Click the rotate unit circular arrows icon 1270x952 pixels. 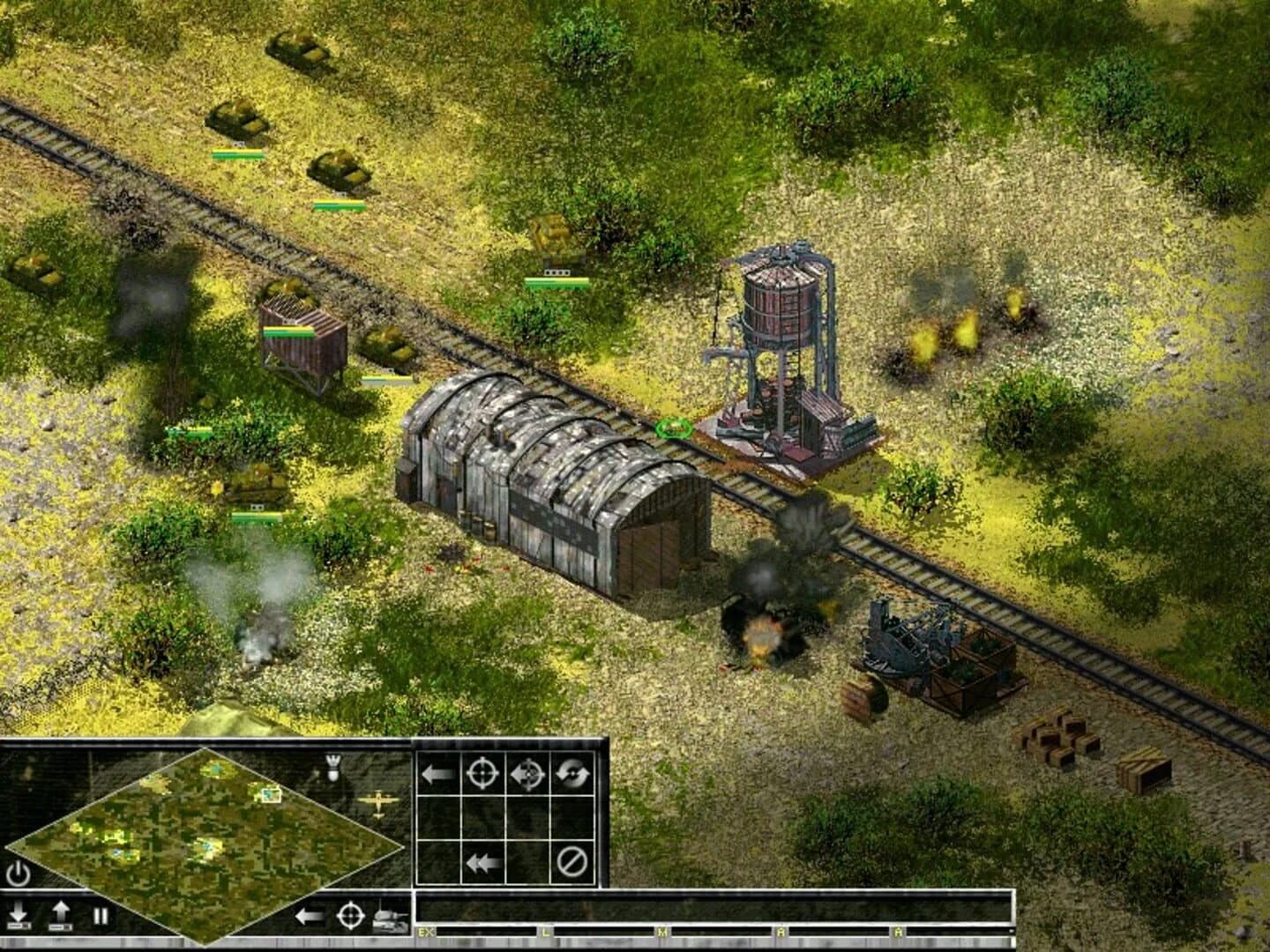pos(573,773)
